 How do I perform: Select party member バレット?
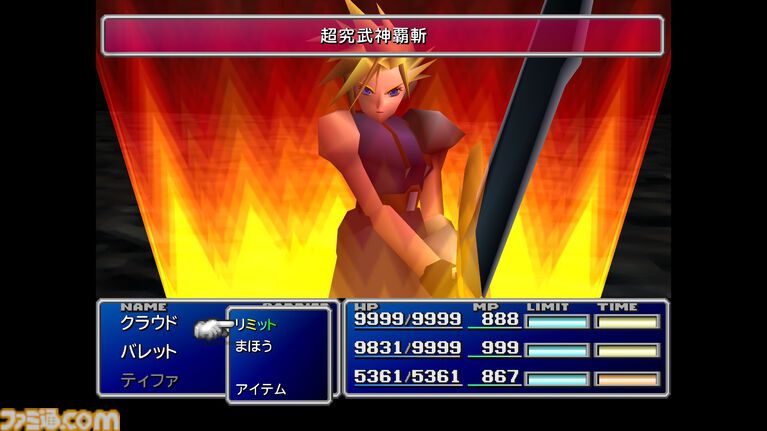click(148, 351)
